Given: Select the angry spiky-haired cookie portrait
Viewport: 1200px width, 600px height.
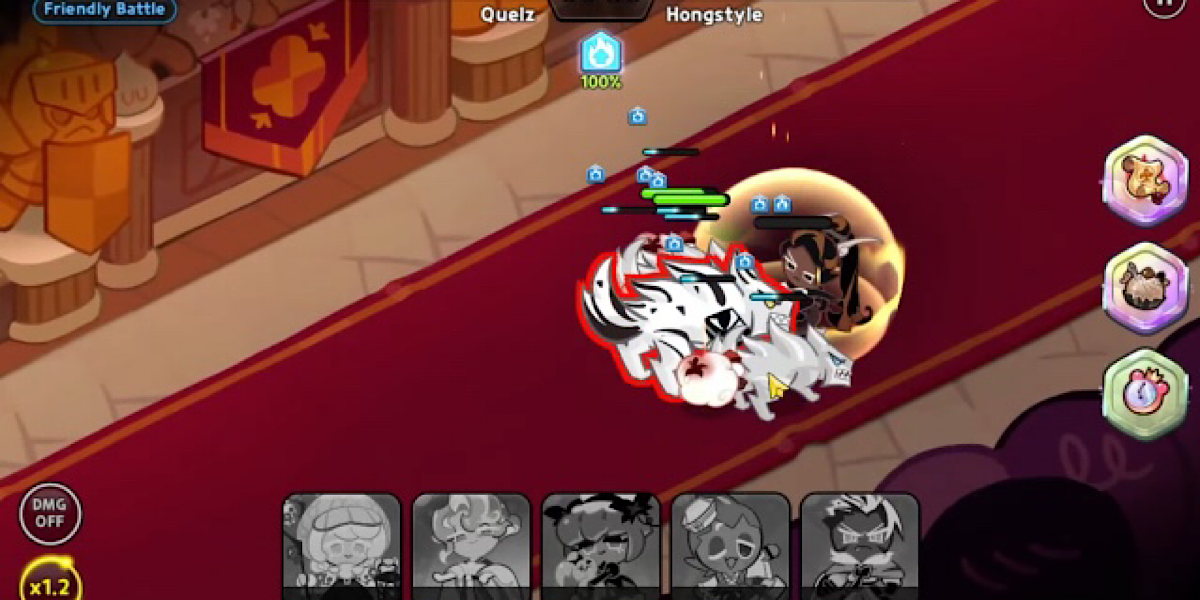Looking at the screenshot, I should (860, 546).
